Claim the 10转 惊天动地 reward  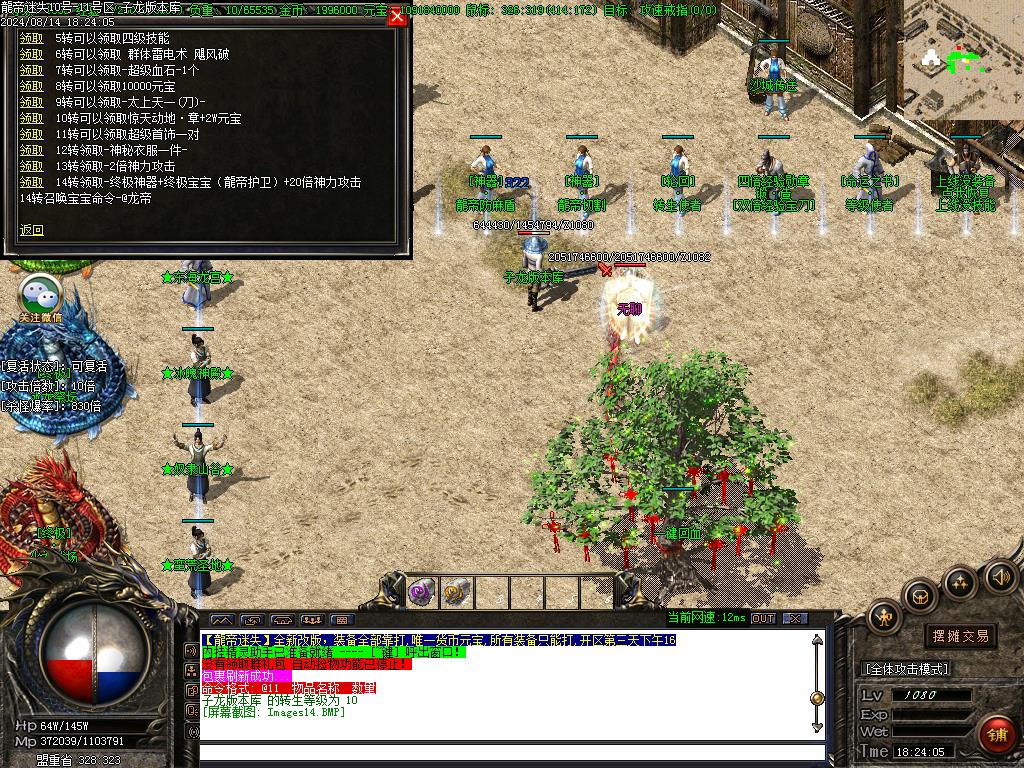(x=32, y=118)
